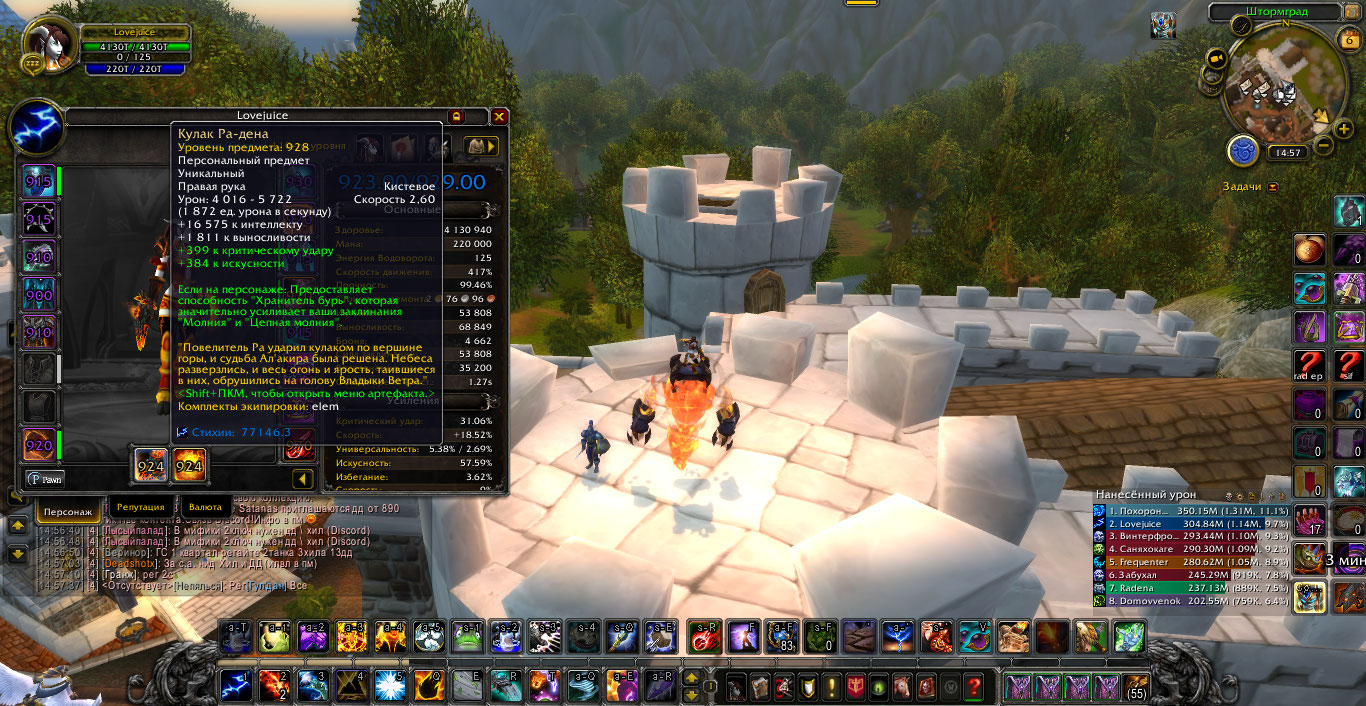This screenshot has width=1366, height=706.
Task: Zoom out the minimap with minus button
Action: pyautogui.click(x=1324, y=145)
